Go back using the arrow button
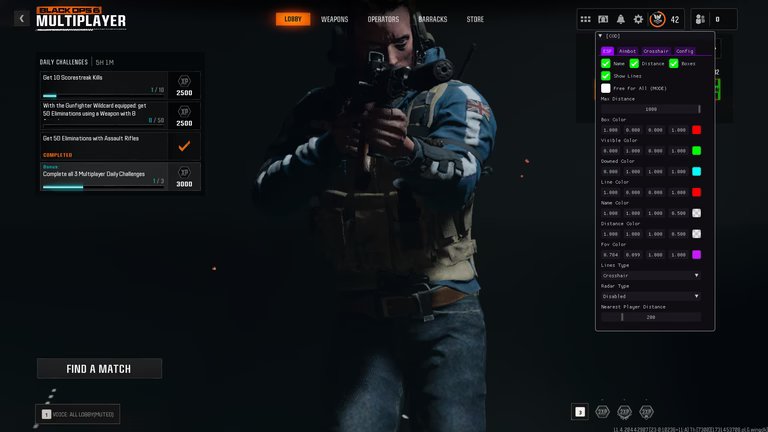The image size is (768, 432). pyautogui.click(x=21, y=19)
